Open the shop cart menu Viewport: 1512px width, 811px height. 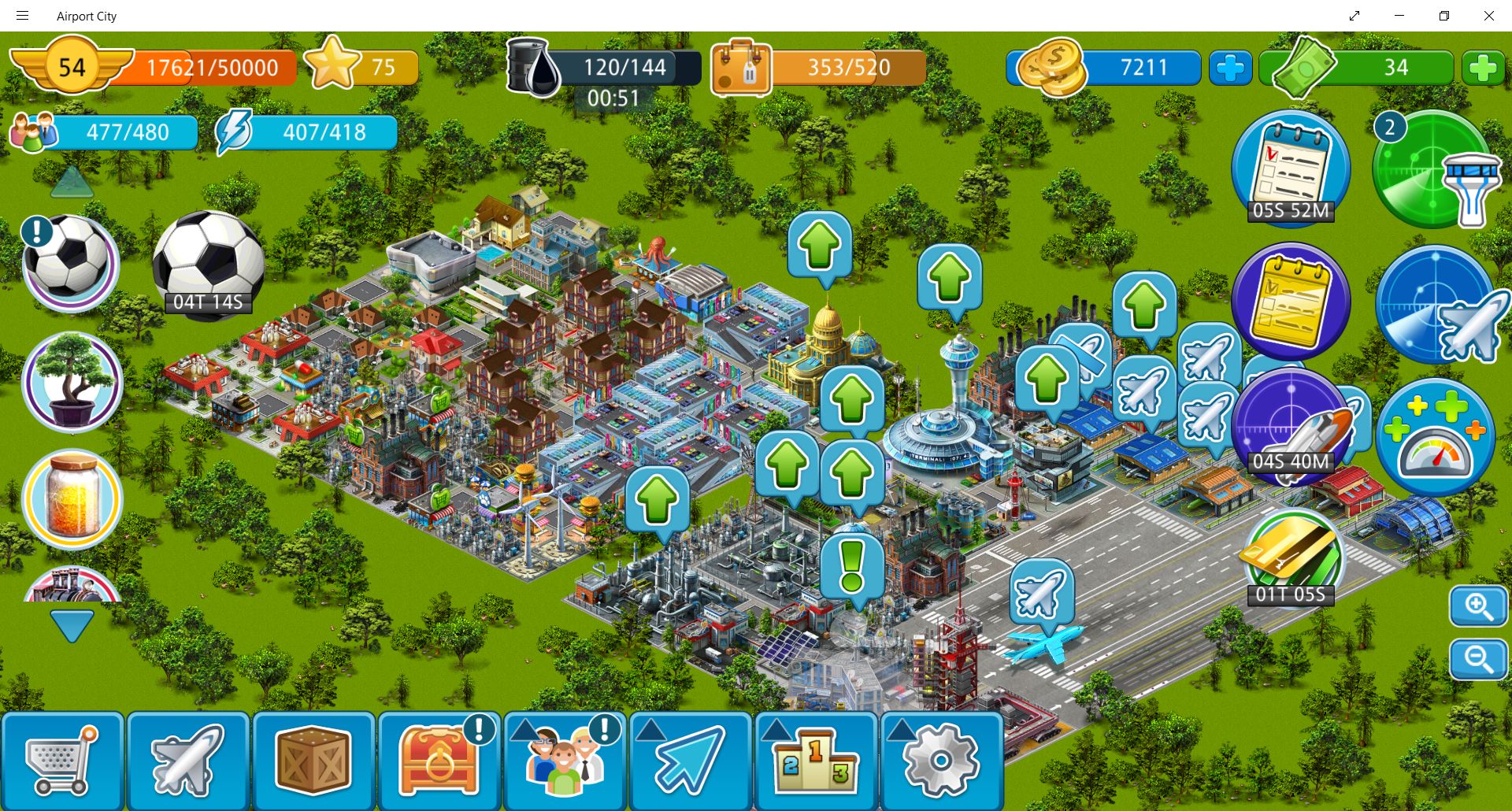tap(61, 761)
